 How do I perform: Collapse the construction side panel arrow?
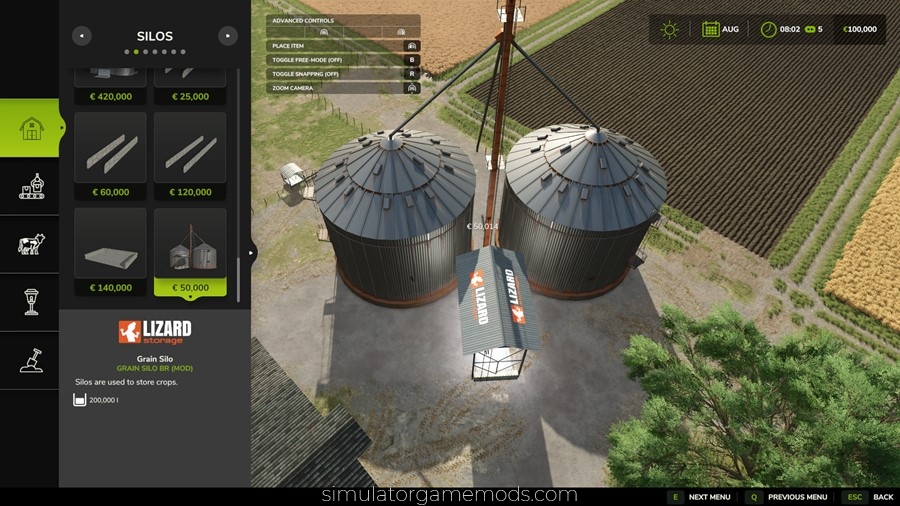click(x=252, y=254)
